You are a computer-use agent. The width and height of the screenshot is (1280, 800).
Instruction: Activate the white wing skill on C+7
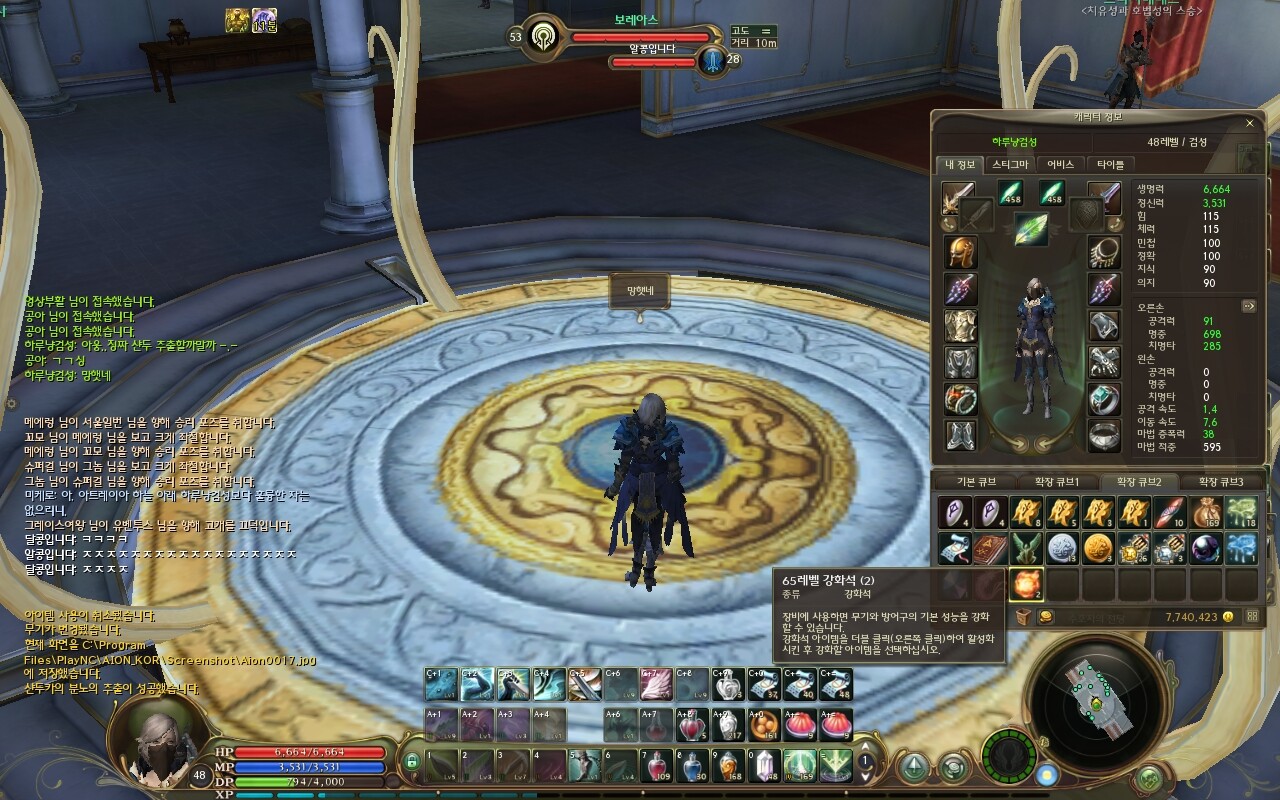[656, 685]
